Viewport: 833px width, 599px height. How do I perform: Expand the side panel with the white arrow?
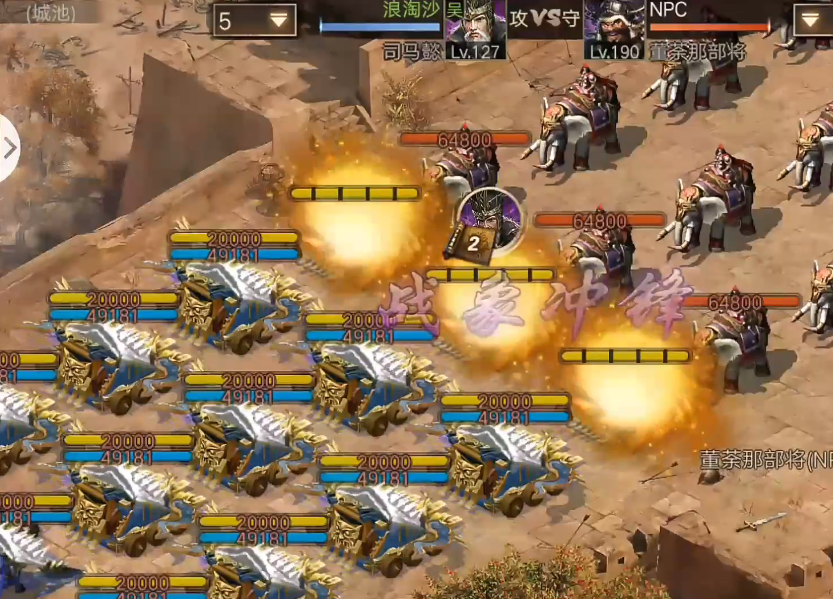point(9,148)
